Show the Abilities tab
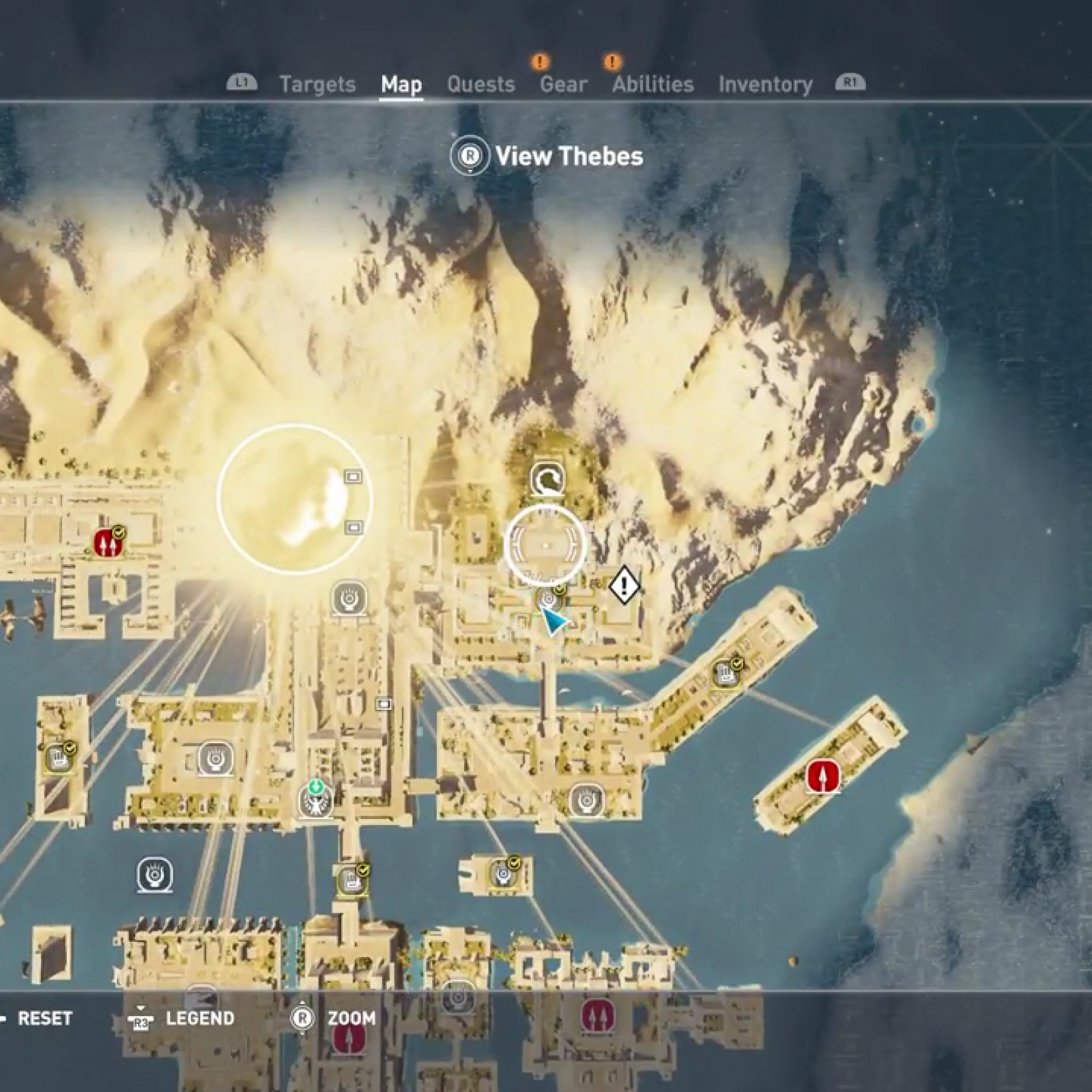The height and width of the screenshot is (1092, 1092). 652,84
